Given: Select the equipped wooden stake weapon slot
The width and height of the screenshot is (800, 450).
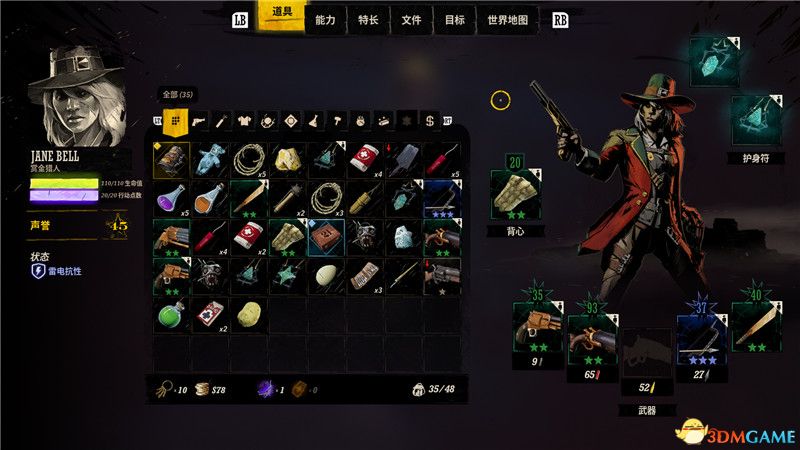Looking at the screenshot, I should tap(753, 329).
